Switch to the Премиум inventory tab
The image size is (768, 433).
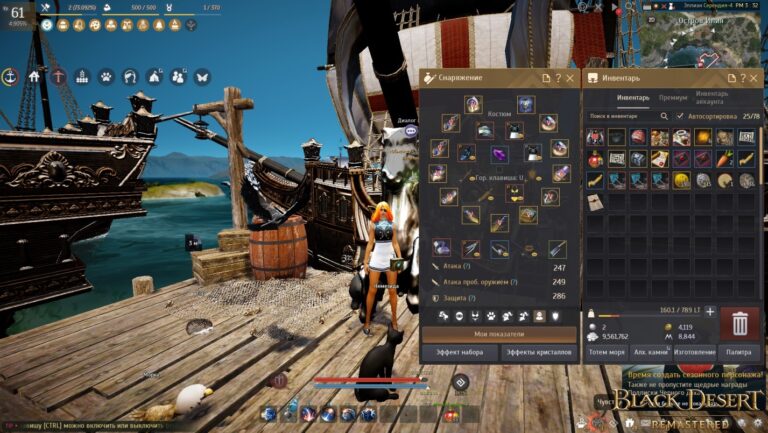point(672,98)
